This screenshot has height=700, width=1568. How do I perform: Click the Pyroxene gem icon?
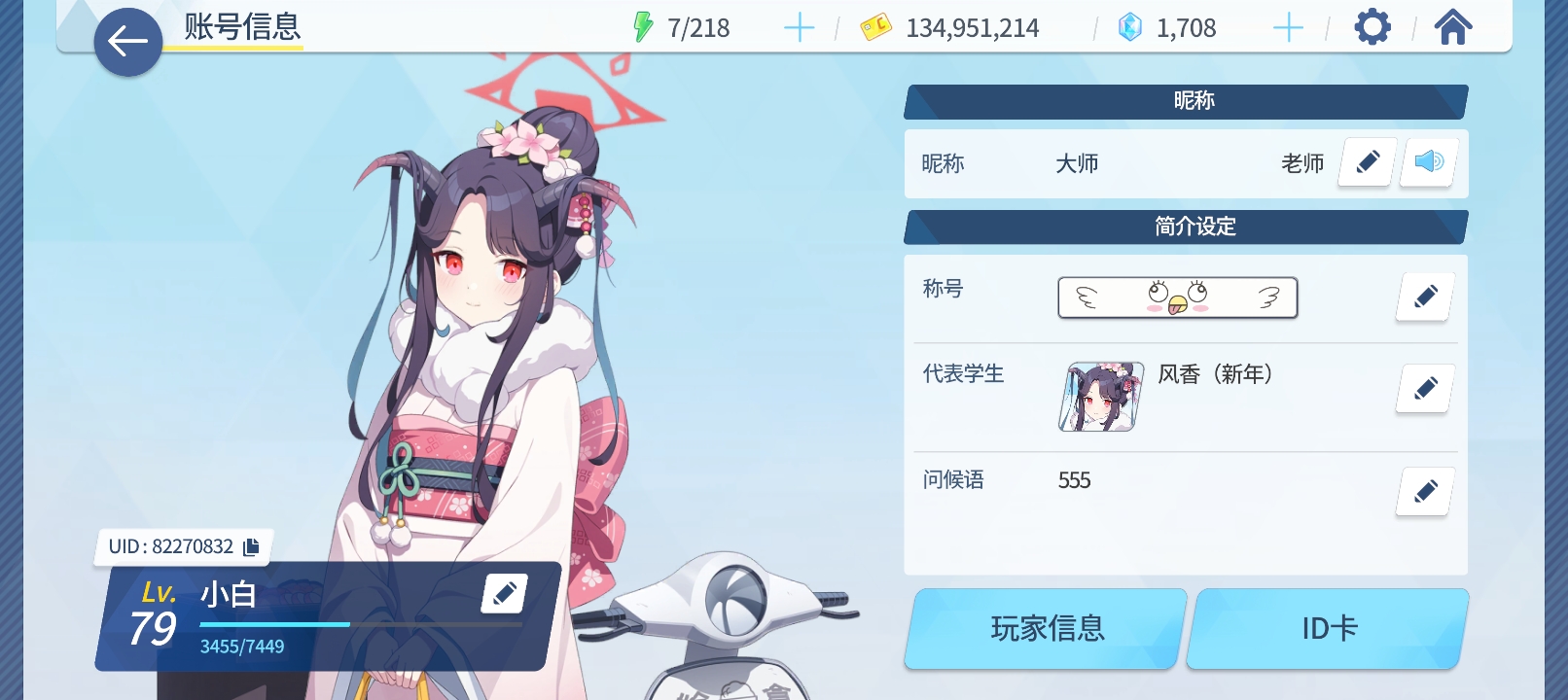[x=1128, y=26]
